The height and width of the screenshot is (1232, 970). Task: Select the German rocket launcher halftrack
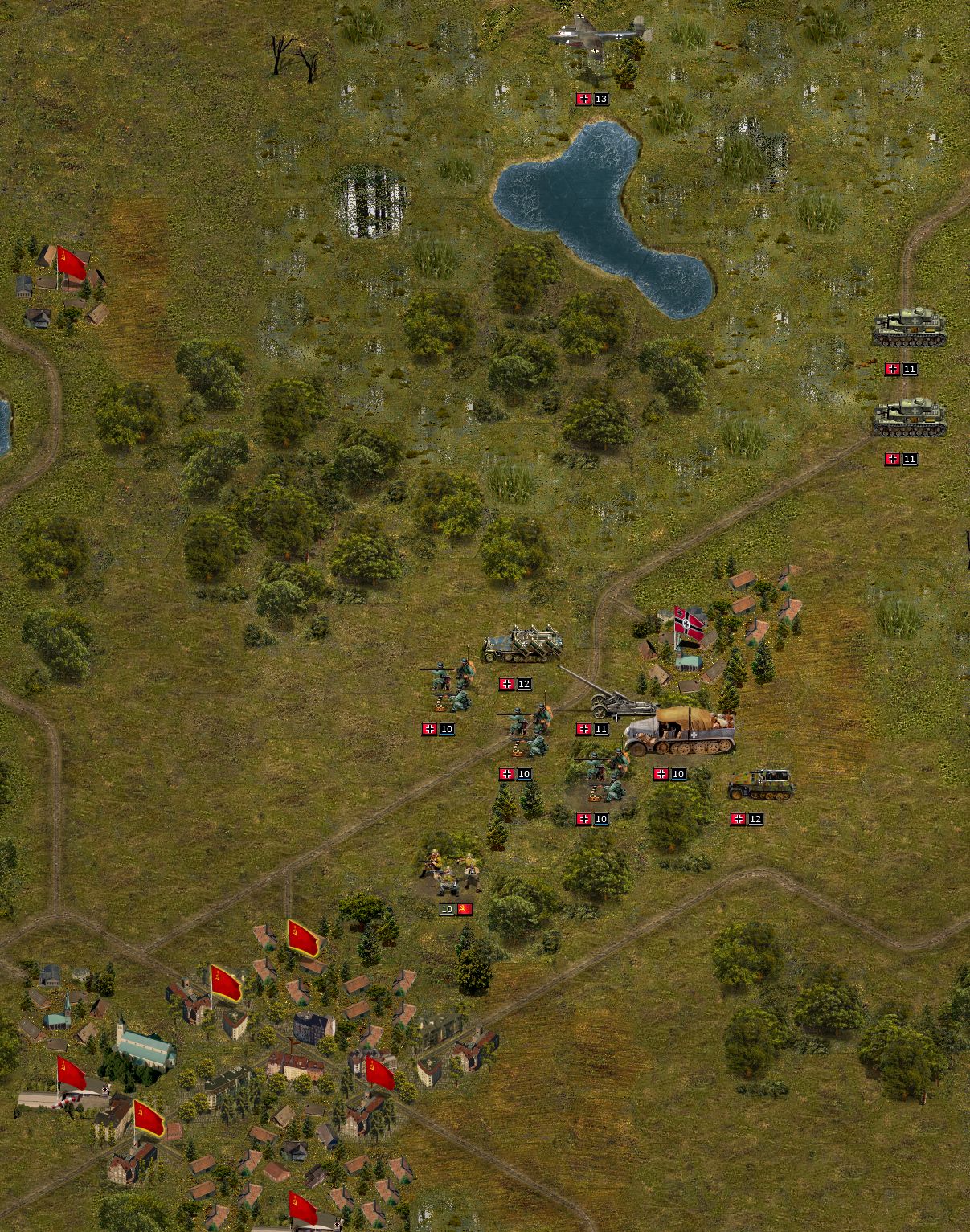click(x=522, y=645)
